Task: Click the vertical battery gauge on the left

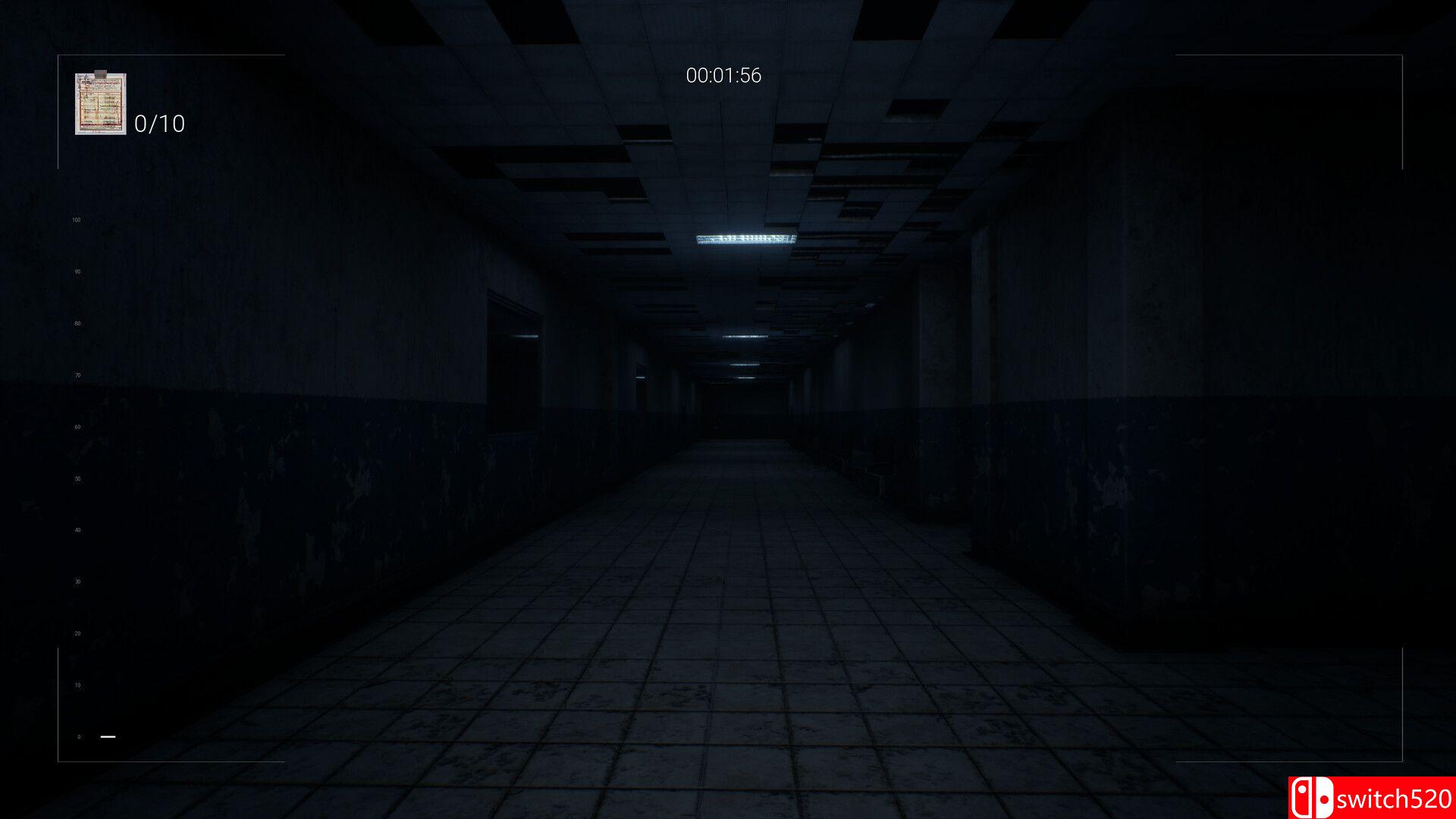Action: point(76,478)
